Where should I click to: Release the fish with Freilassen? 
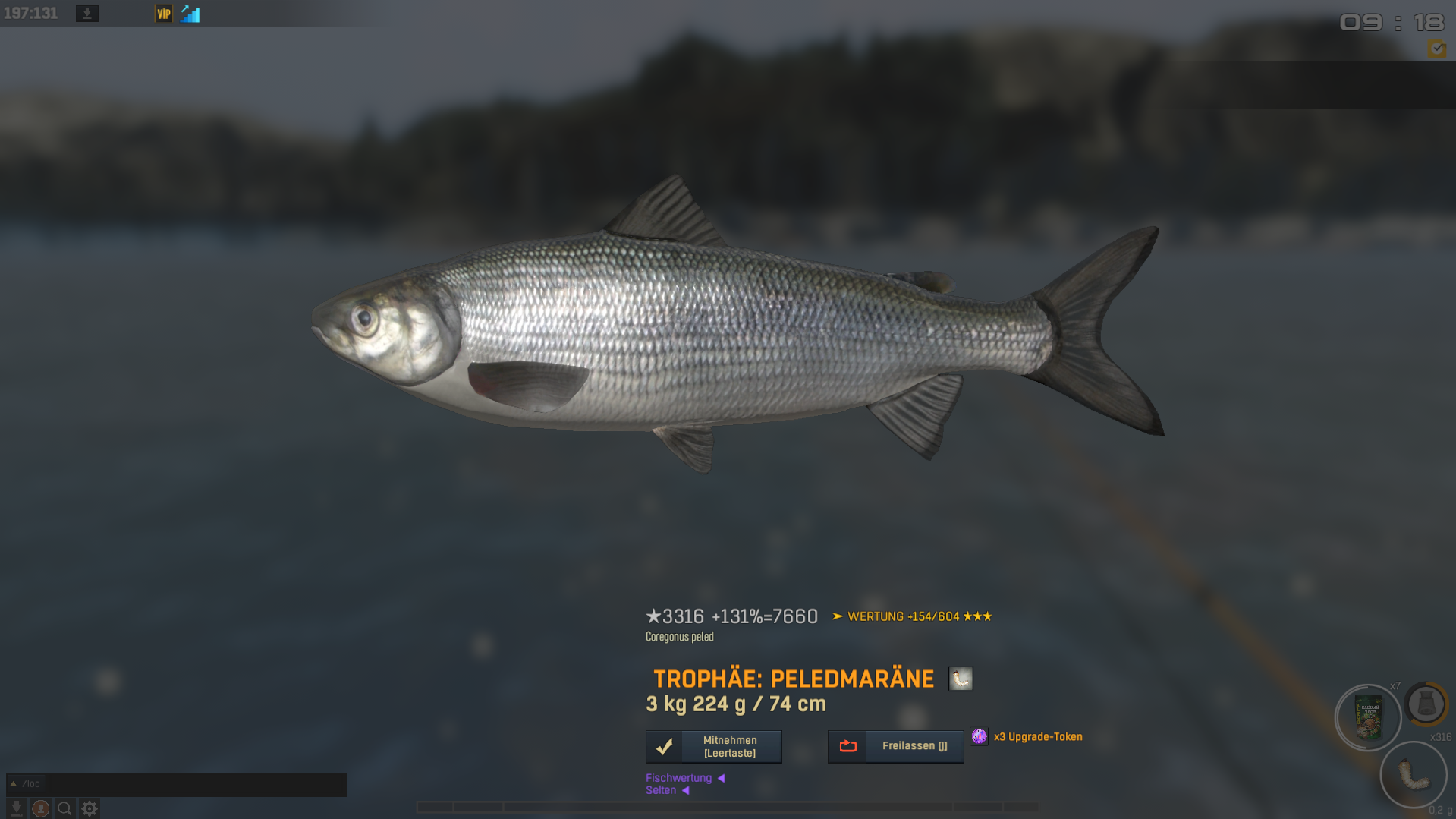pos(895,746)
